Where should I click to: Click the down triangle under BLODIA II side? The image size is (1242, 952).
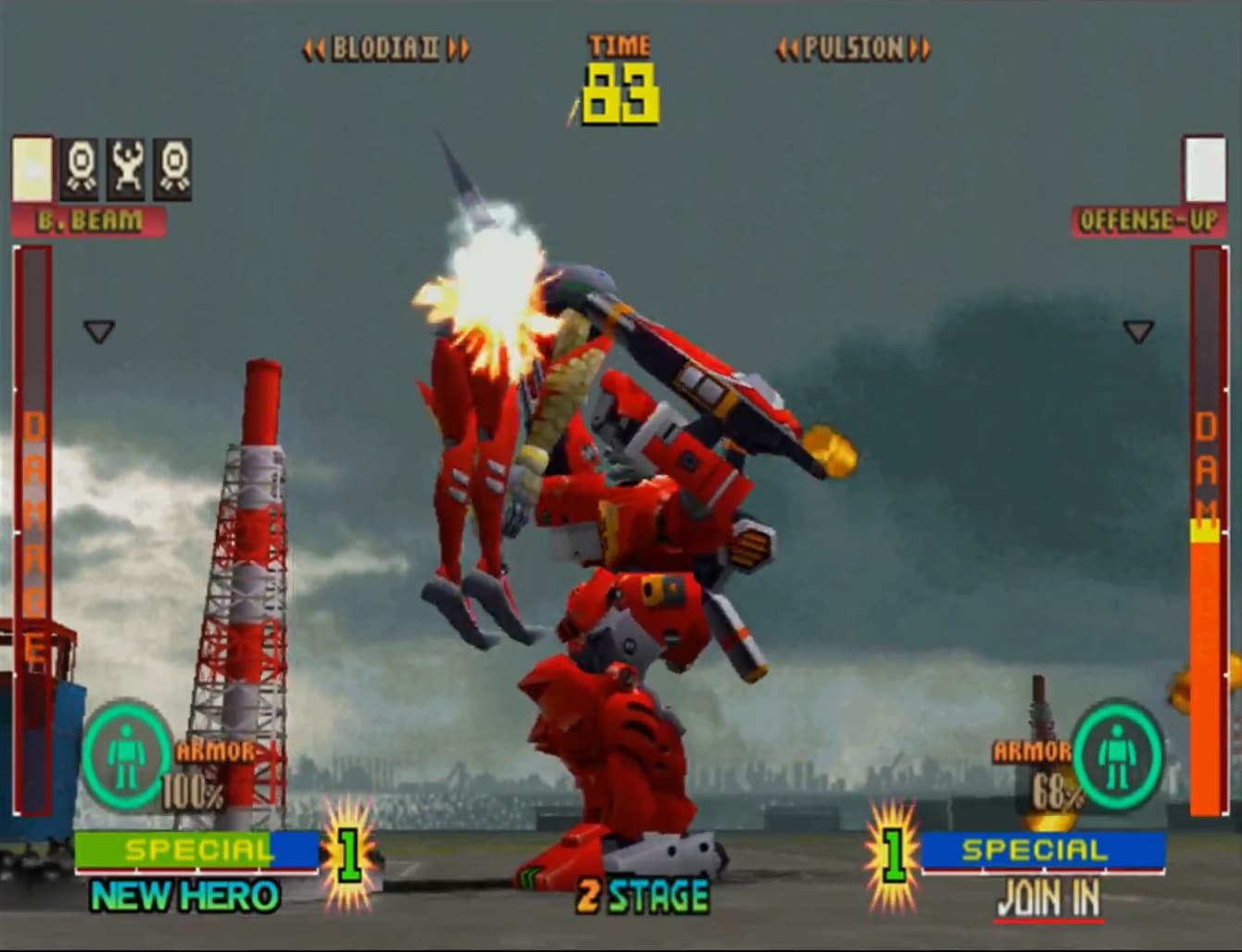(x=97, y=331)
